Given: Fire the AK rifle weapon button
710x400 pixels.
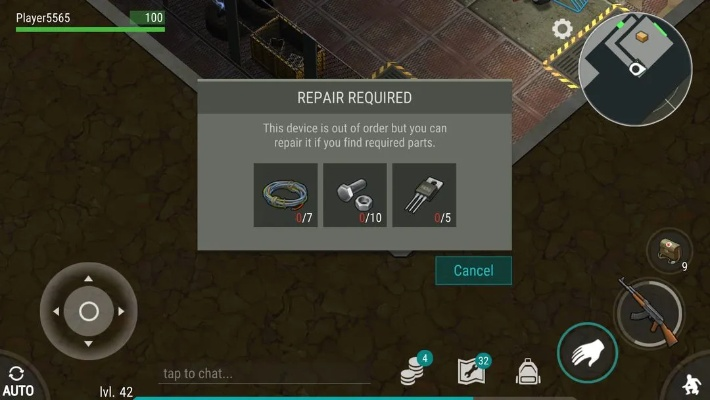Looking at the screenshot, I should [x=648, y=310].
